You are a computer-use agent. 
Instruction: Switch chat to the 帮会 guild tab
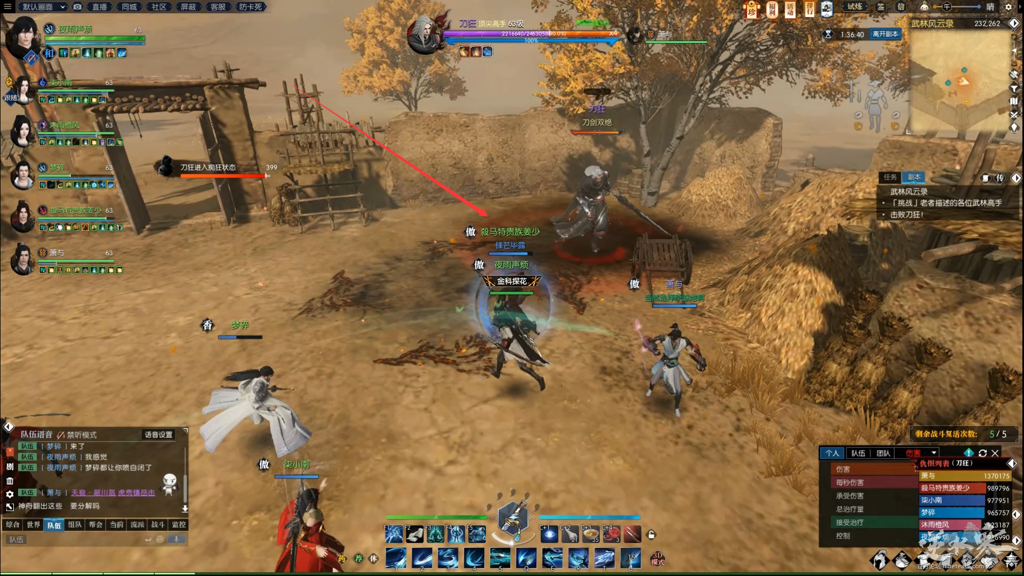pos(96,524)
